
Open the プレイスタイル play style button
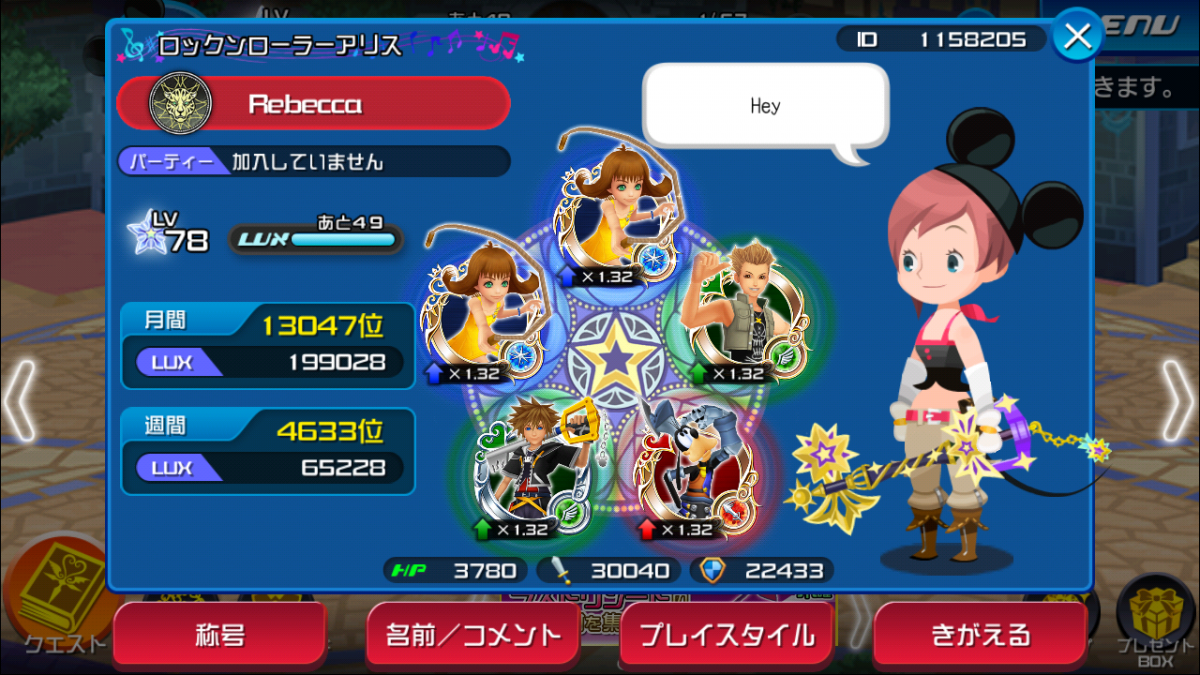(x=727, y=635)
